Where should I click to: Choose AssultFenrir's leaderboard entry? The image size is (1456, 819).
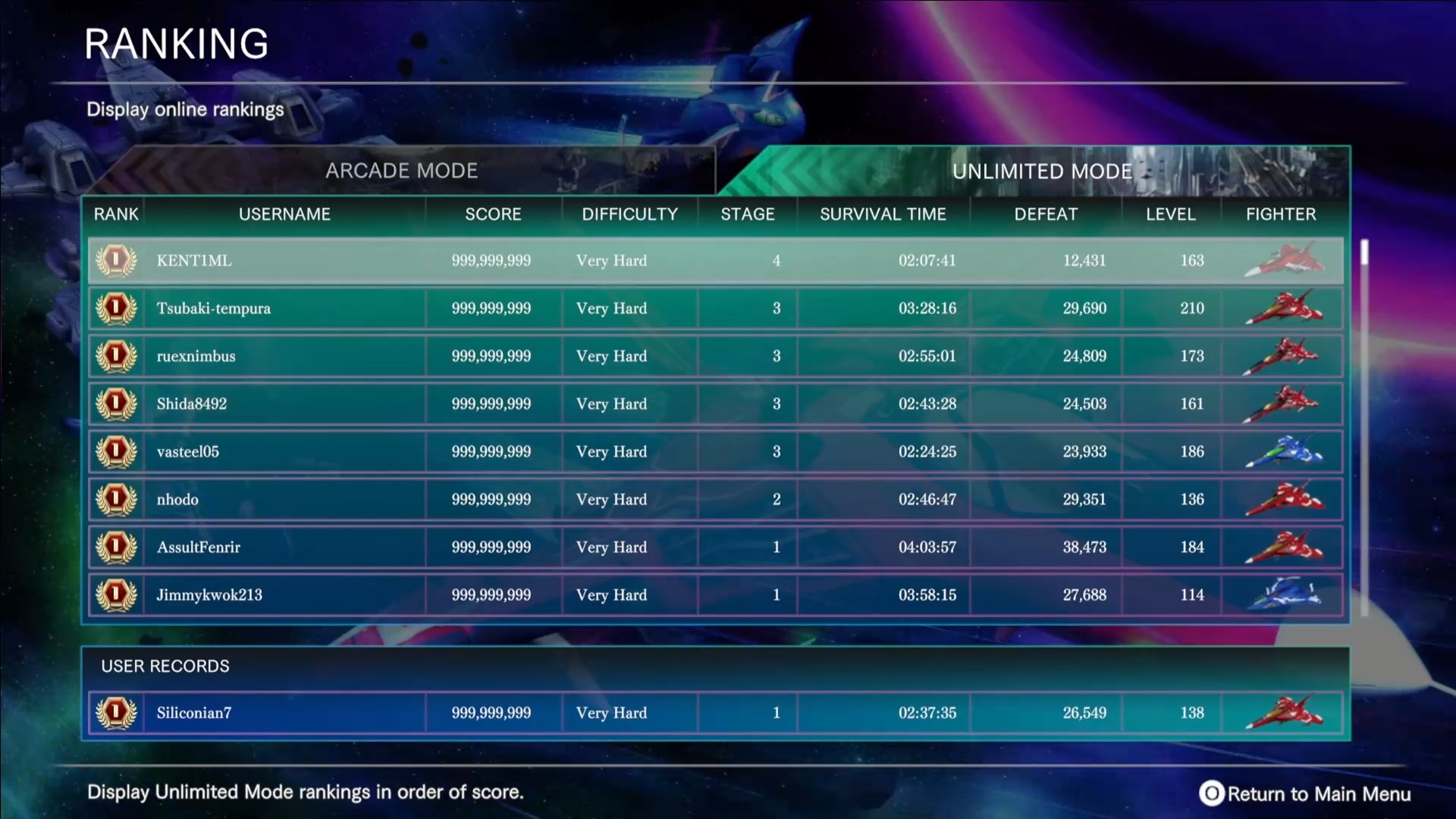714,548
